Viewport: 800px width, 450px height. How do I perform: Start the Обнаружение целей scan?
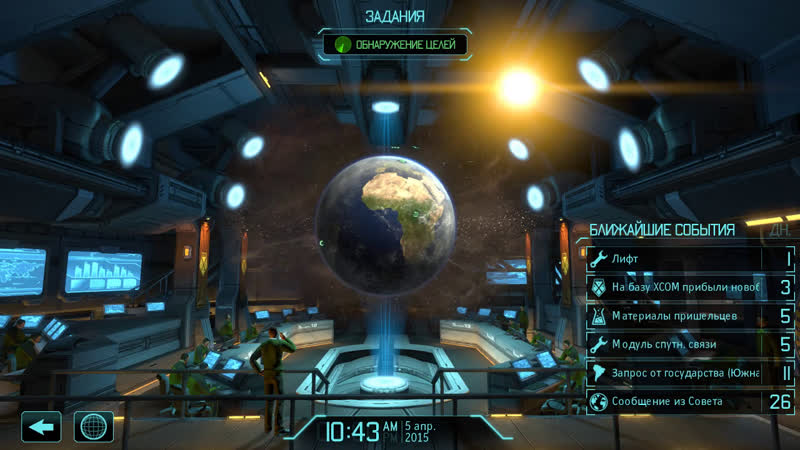(394, 45)
